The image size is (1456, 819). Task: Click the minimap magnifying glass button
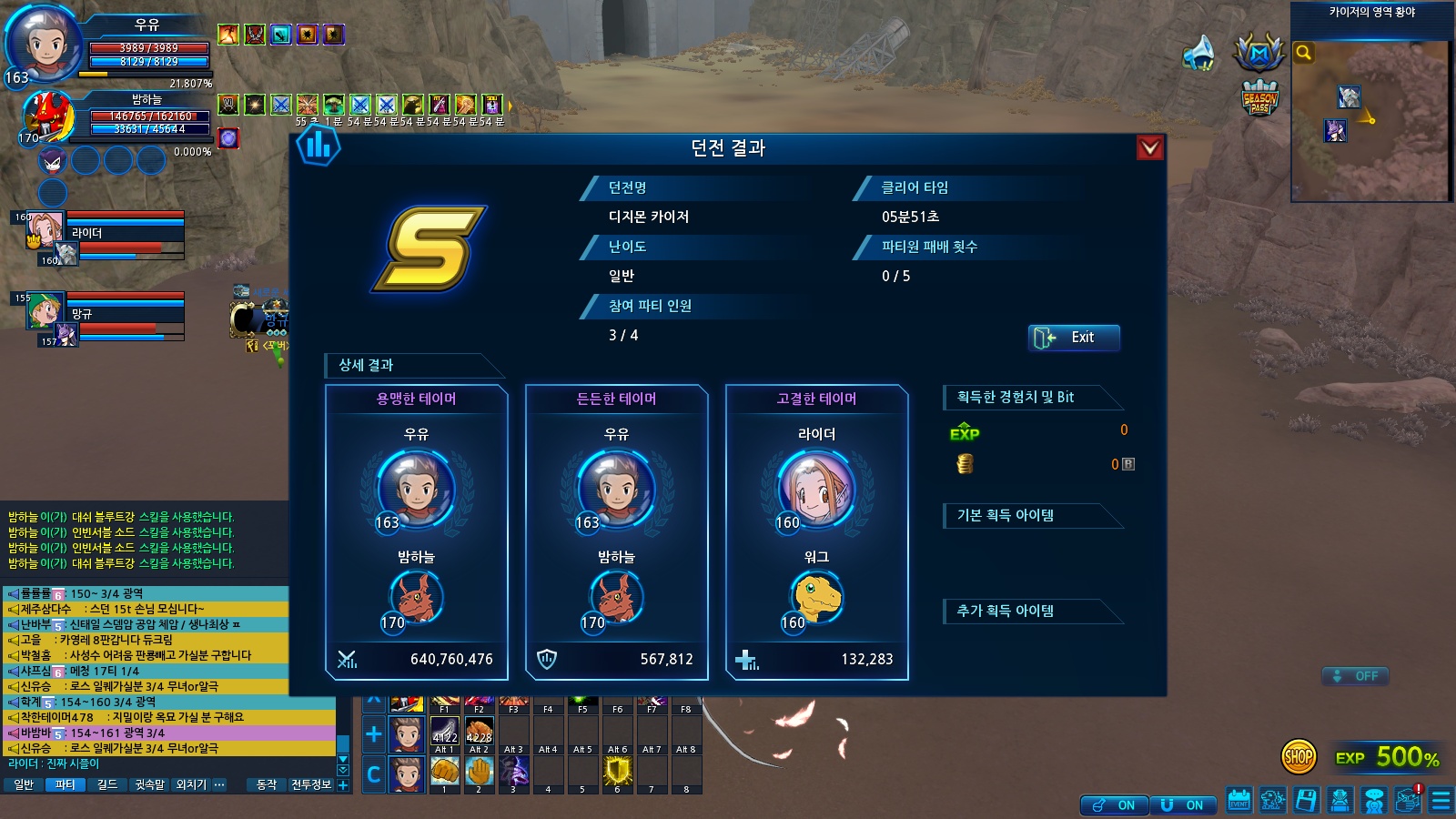pos(1304,53)
